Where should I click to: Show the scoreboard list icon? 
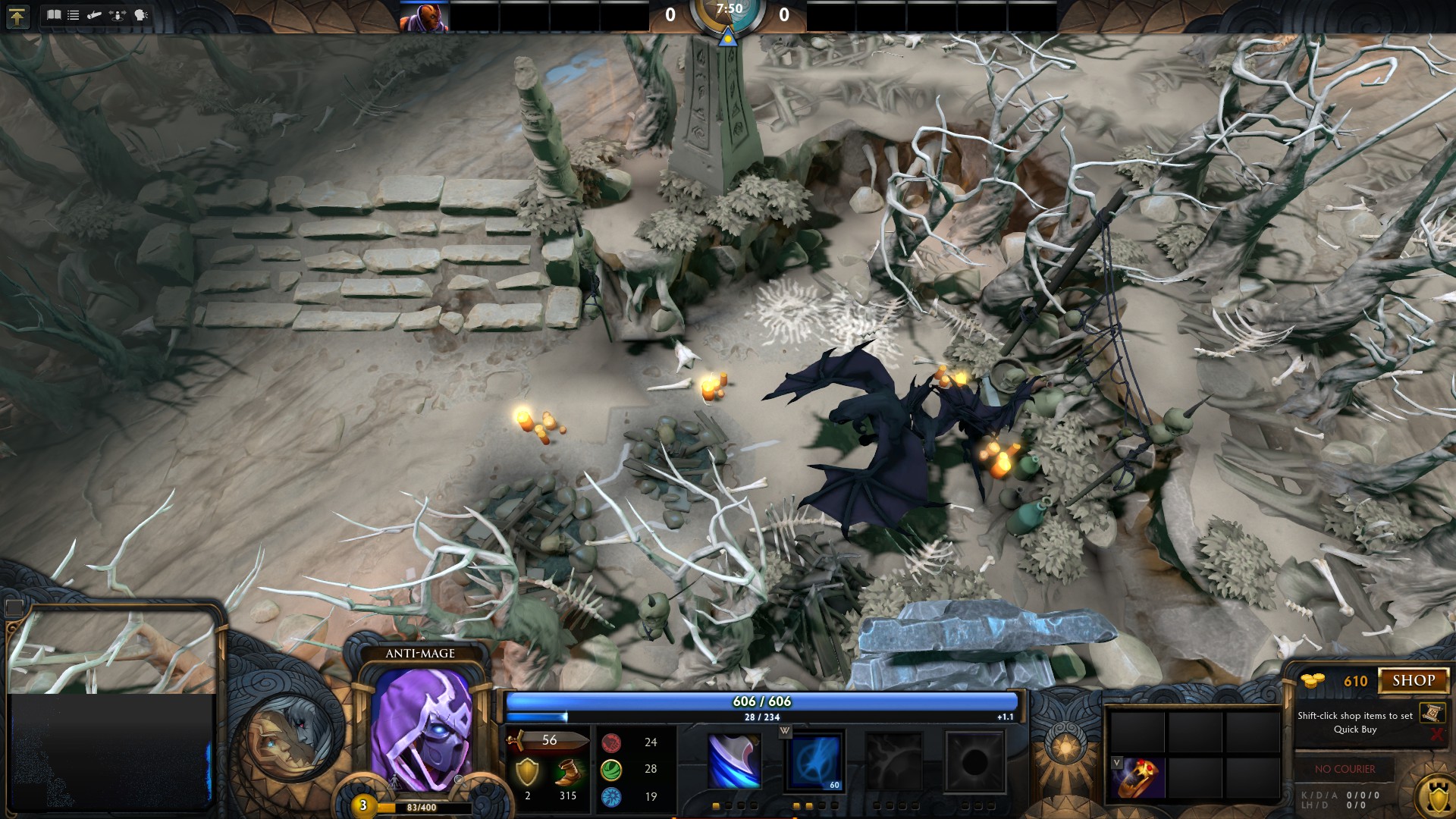pyautogui.click(x=74, y=14)
